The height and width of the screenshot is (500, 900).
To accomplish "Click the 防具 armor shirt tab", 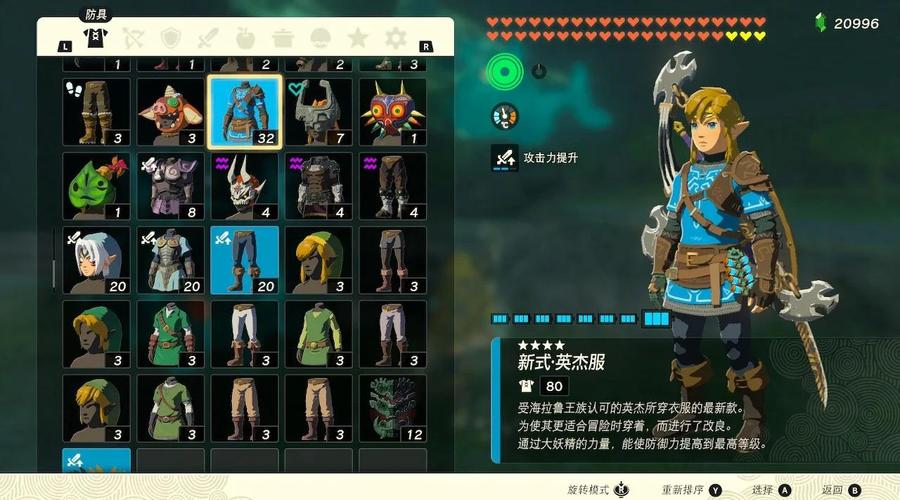I will tap(96, 38).
